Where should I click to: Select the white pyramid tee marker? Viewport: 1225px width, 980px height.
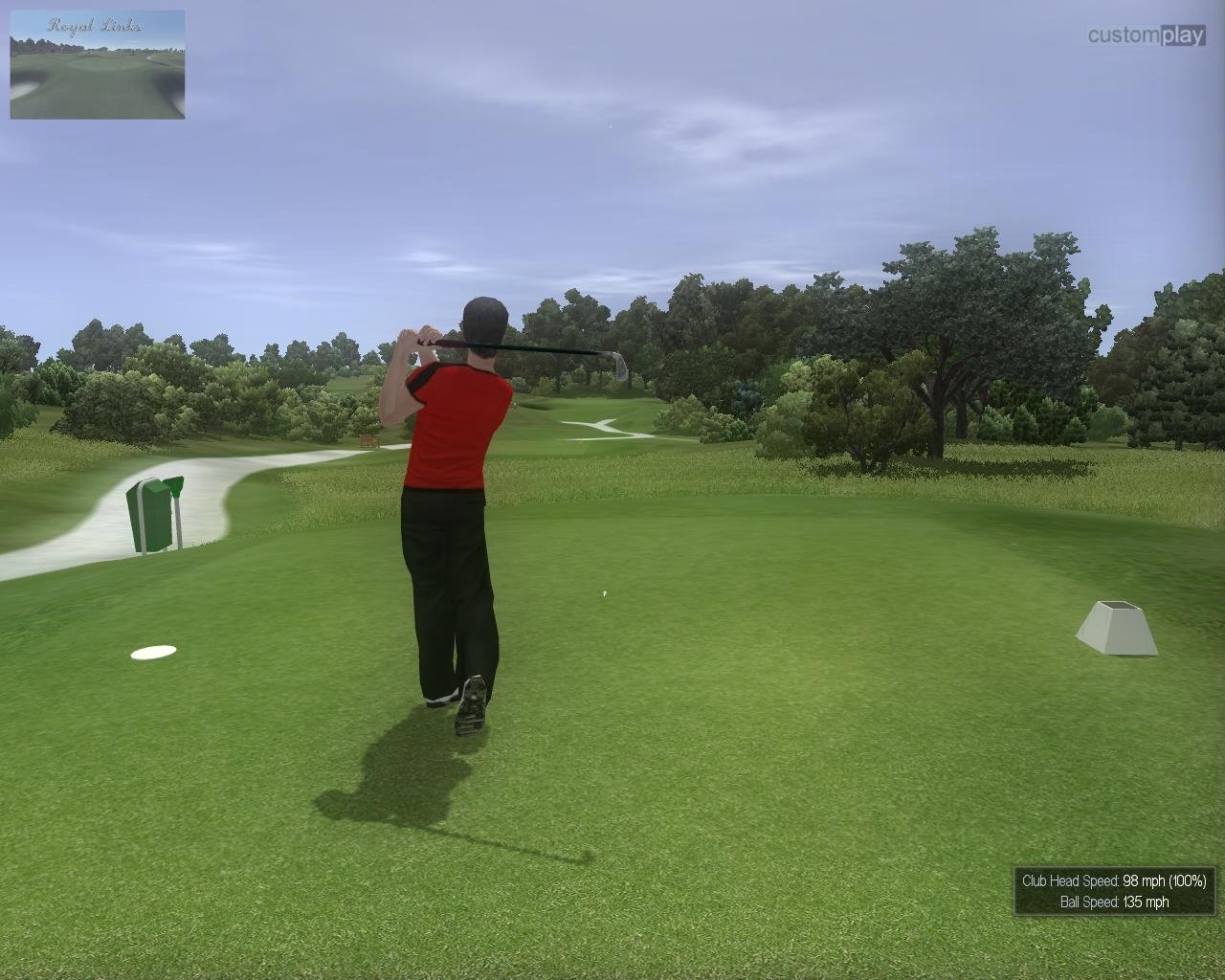click(1116, 627)
